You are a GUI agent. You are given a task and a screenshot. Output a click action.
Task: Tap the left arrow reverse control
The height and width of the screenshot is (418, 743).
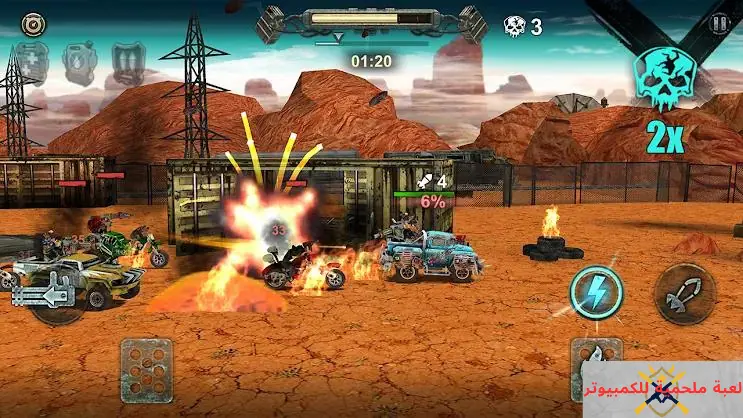(44, 294)
